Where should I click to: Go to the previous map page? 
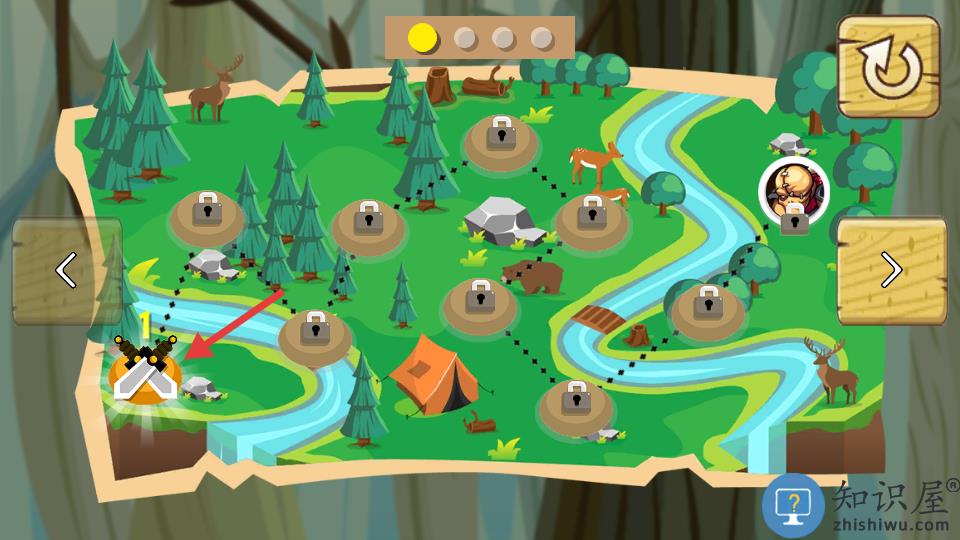pos(67,270)
